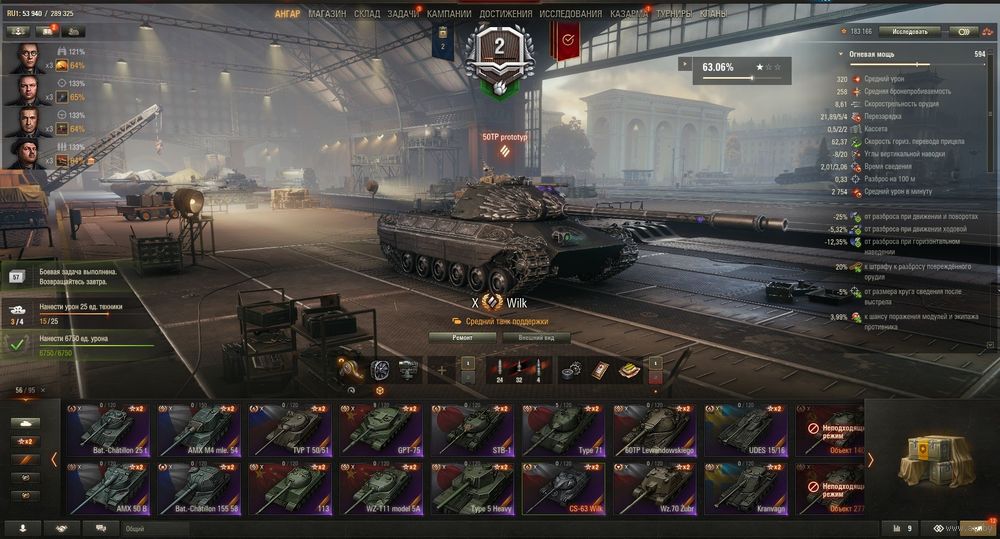This screenshot has width=1000, height=539.
Task: Select the Bat.-Châtillon 25 t tank
Action: click(x=106, y=430)
